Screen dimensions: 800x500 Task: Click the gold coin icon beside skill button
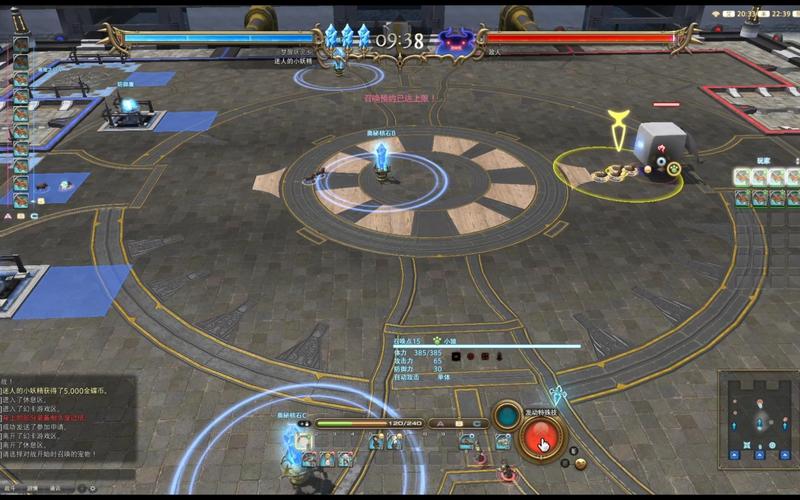579,462
